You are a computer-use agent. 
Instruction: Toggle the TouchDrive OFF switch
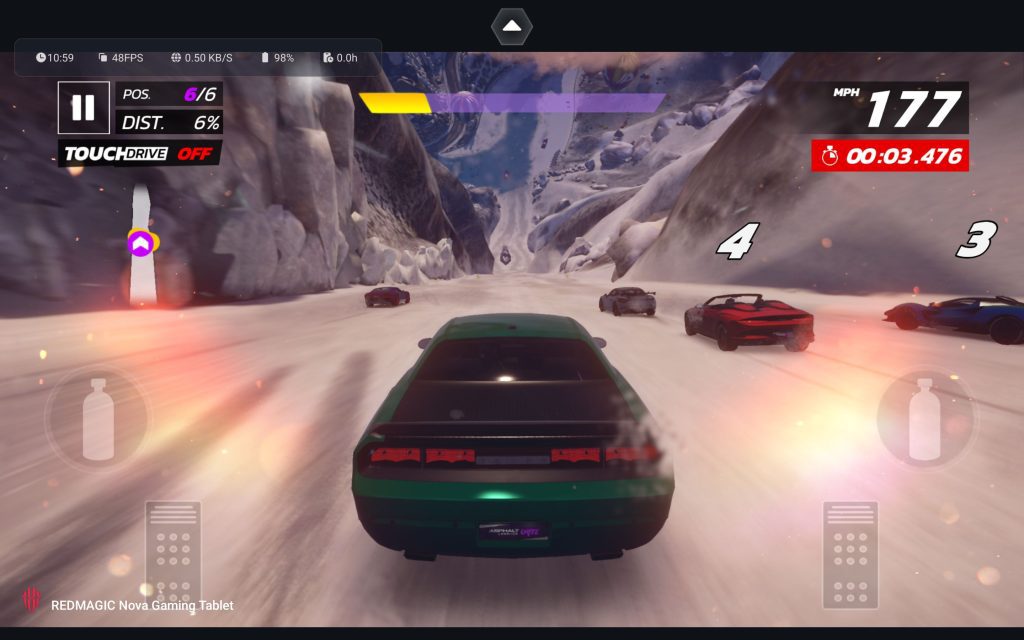139,154
